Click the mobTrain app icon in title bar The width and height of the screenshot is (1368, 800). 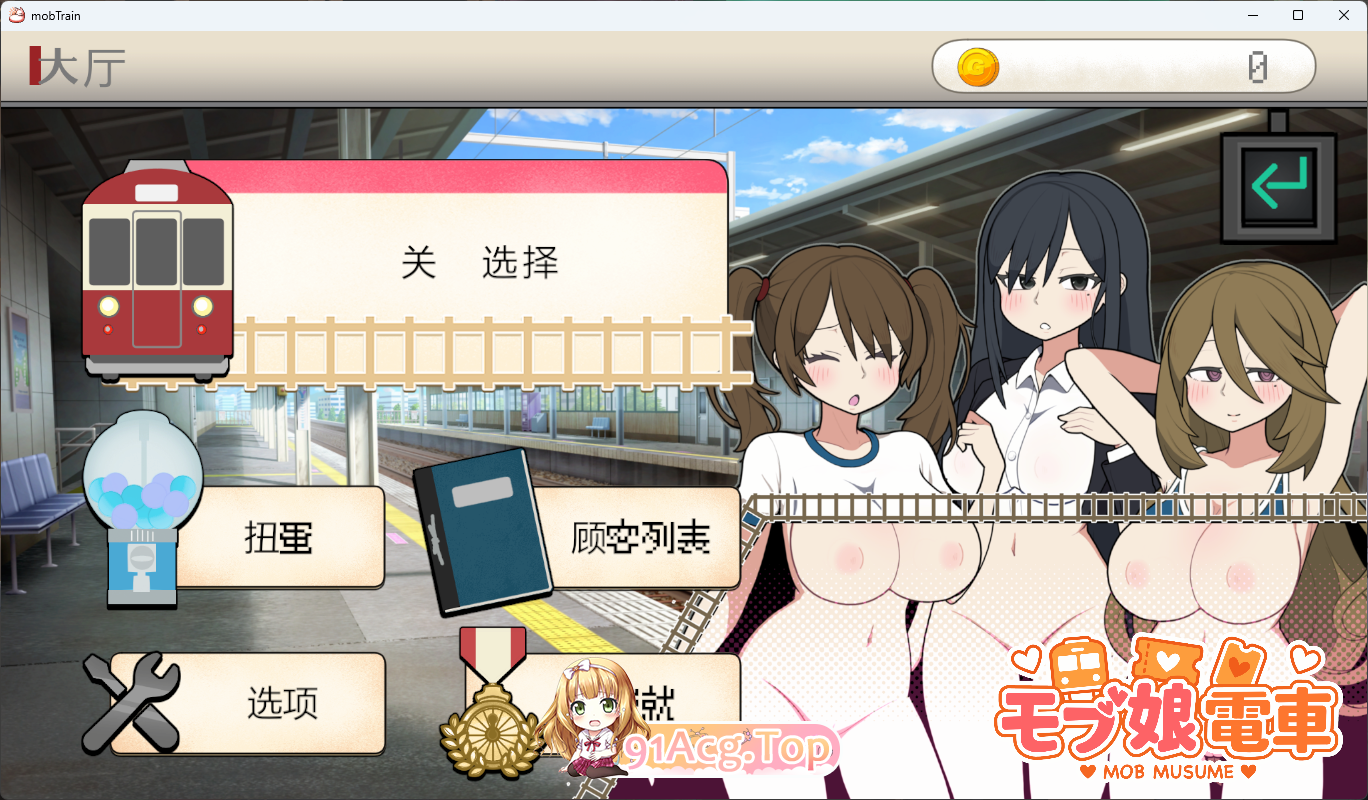15,15
